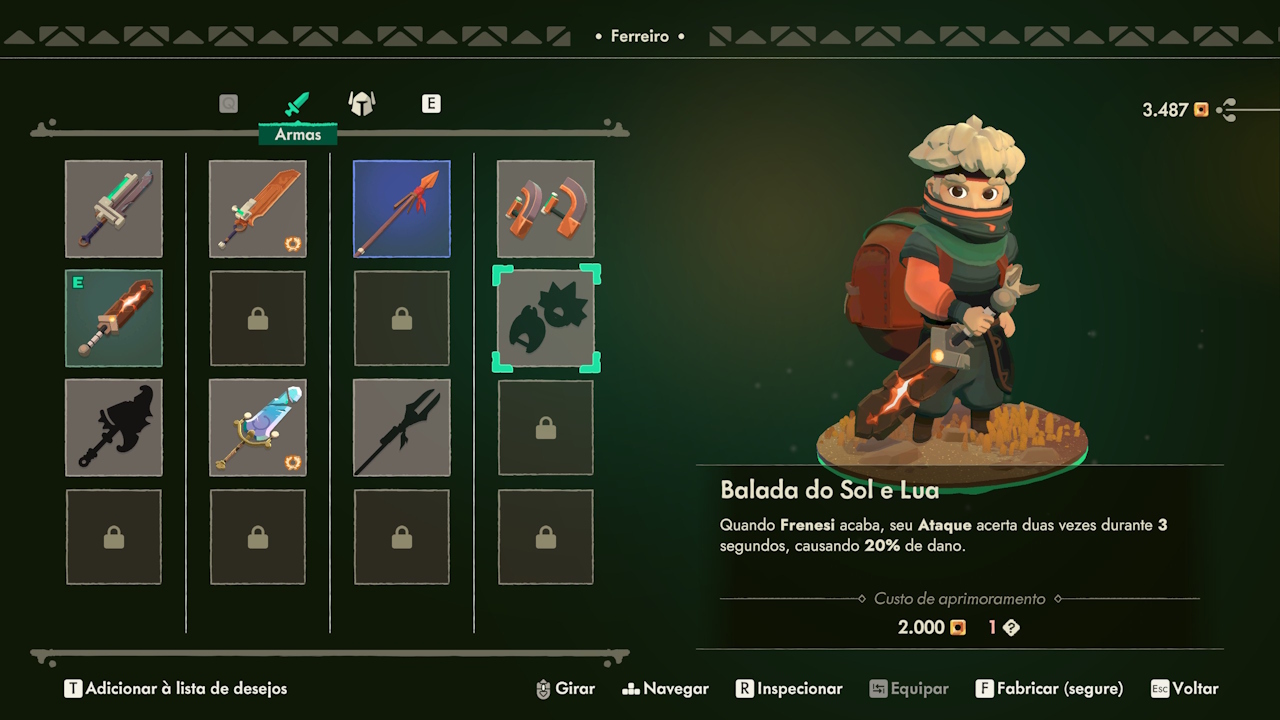The image size is (1280, 720).
Task: Open the Armas weapons tab
Action: [x=297, y=103]
